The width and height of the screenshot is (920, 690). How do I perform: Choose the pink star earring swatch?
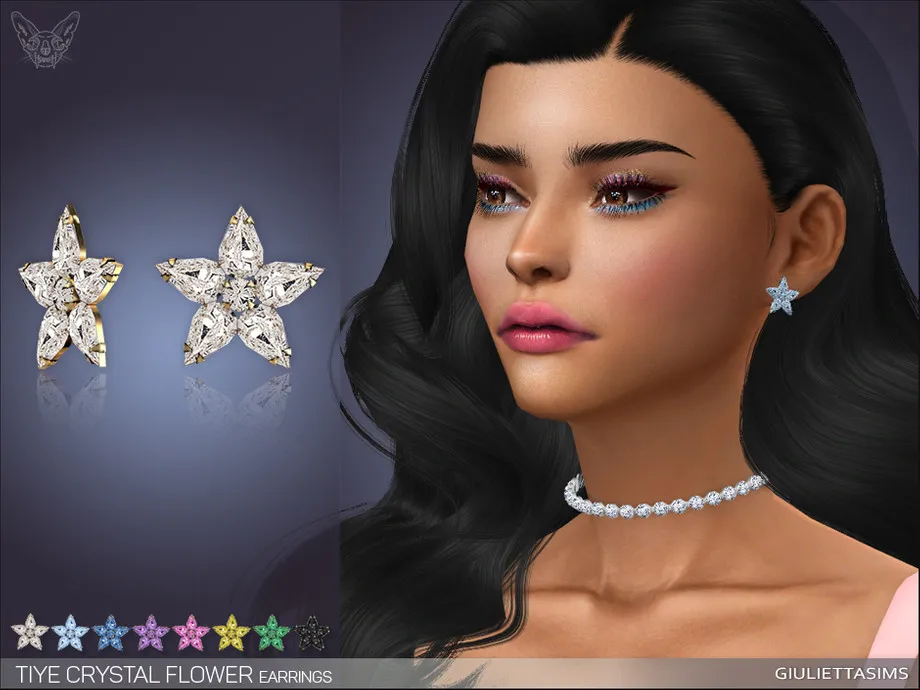click(191, 633)
